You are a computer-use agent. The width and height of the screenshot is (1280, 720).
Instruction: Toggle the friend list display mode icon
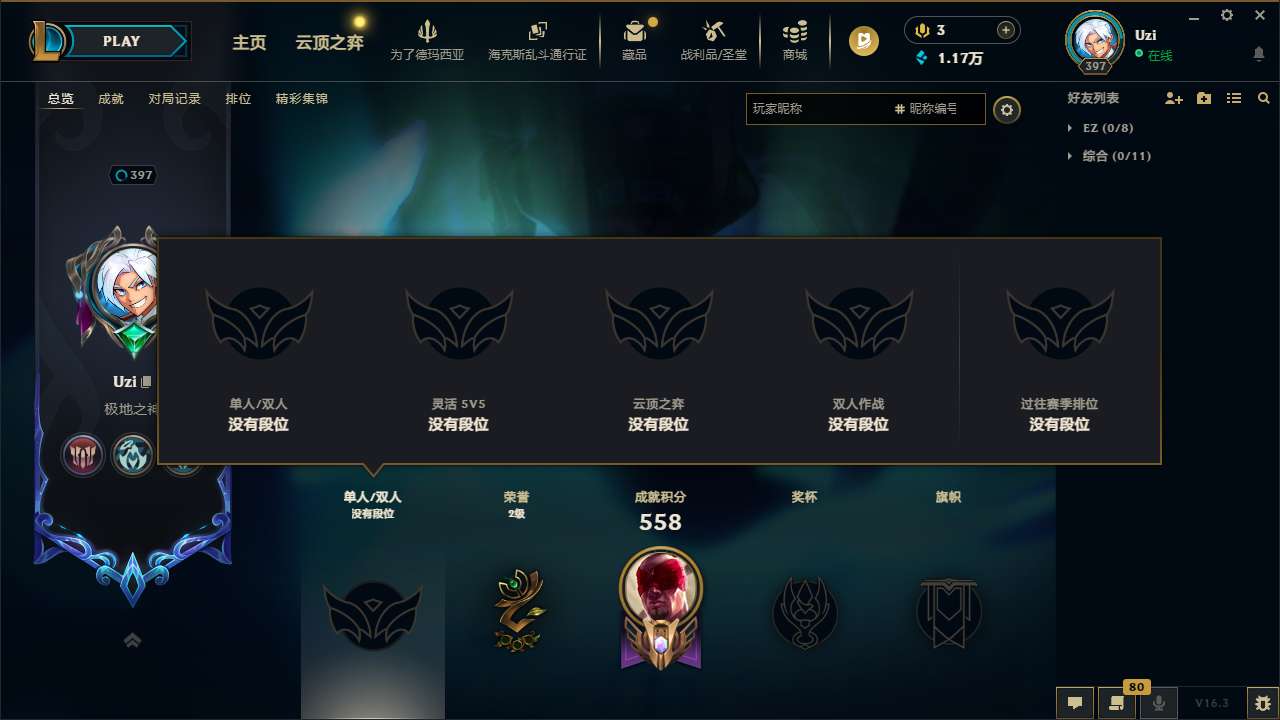[x=1233, y=98]
